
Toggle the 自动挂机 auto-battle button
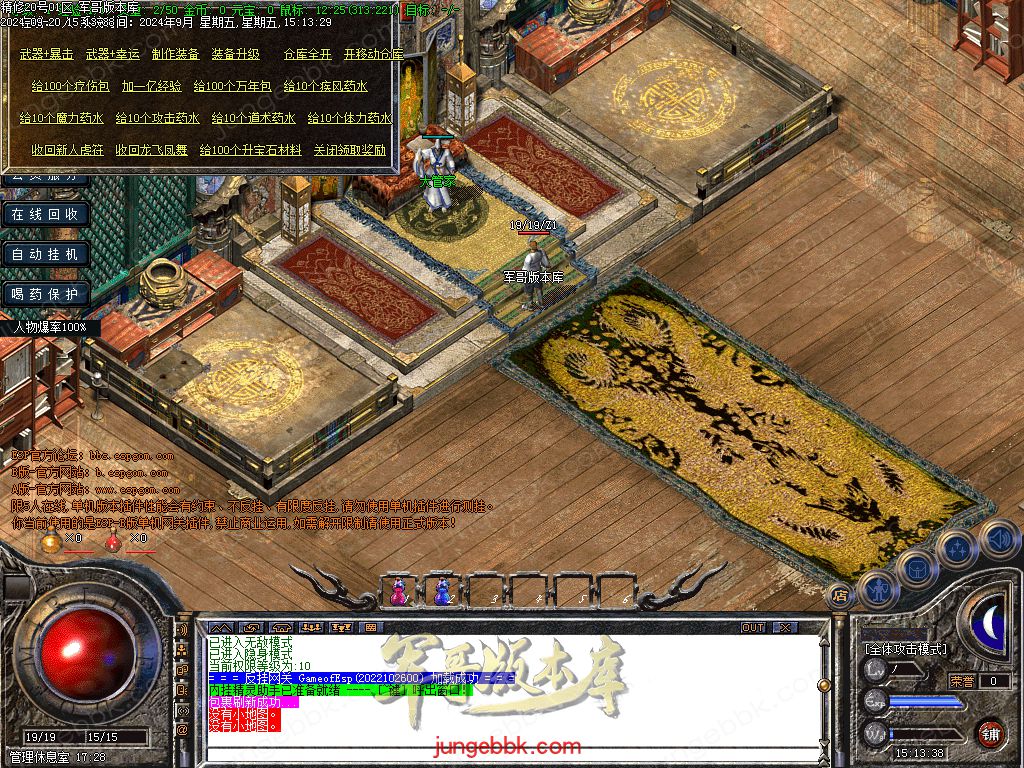[x=45, y=254]
